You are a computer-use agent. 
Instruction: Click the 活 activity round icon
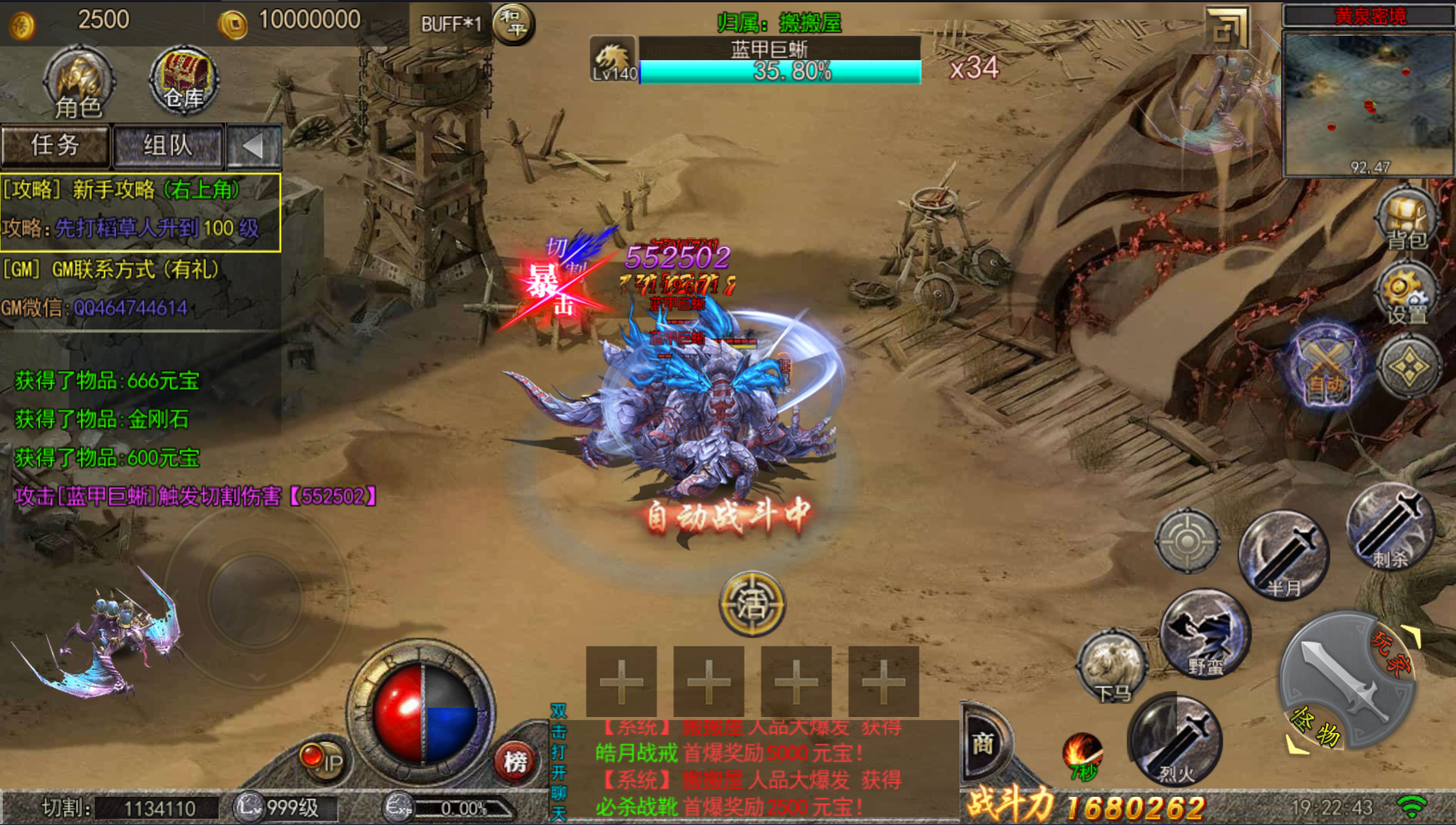(752, 604)
